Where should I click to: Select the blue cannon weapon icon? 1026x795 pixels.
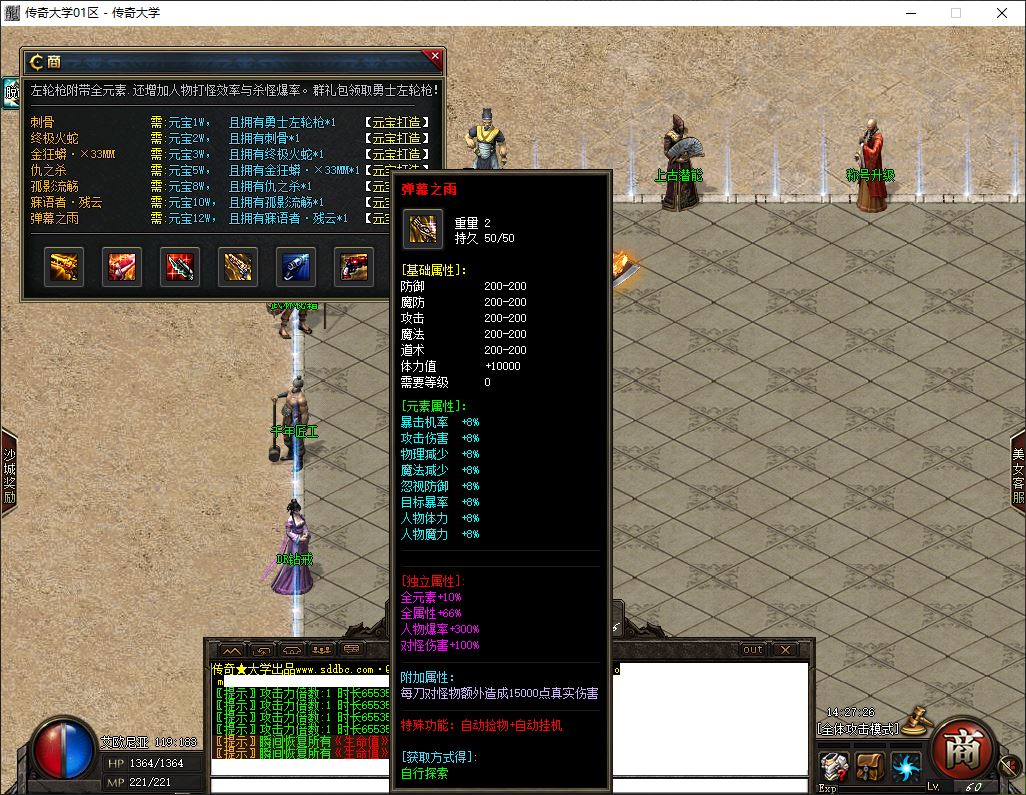(x=296, y=265)
